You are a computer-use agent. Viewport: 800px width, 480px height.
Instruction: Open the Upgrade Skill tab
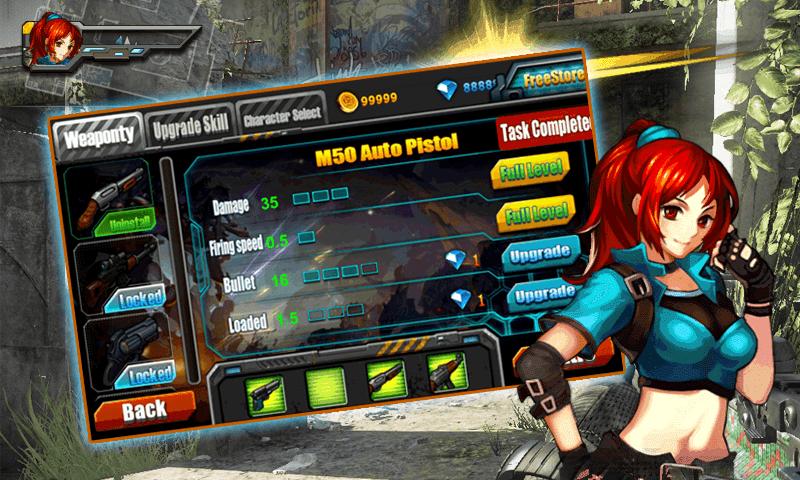coord(190,124)
